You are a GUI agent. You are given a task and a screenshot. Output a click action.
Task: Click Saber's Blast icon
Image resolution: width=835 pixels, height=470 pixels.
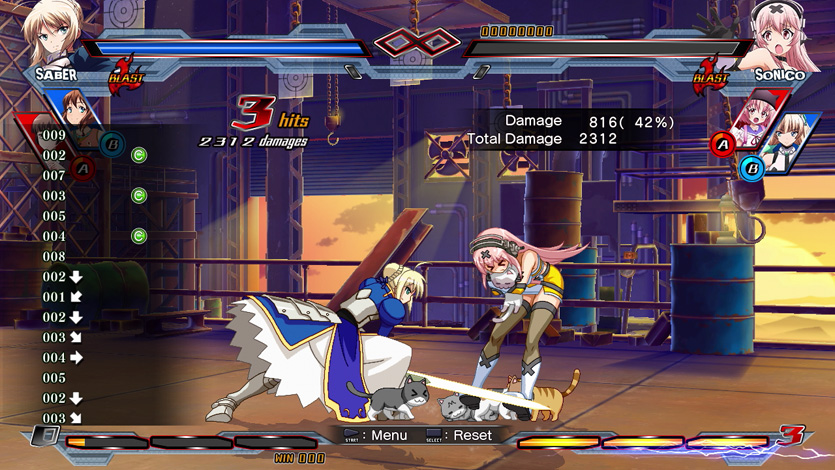coord(126,77)
